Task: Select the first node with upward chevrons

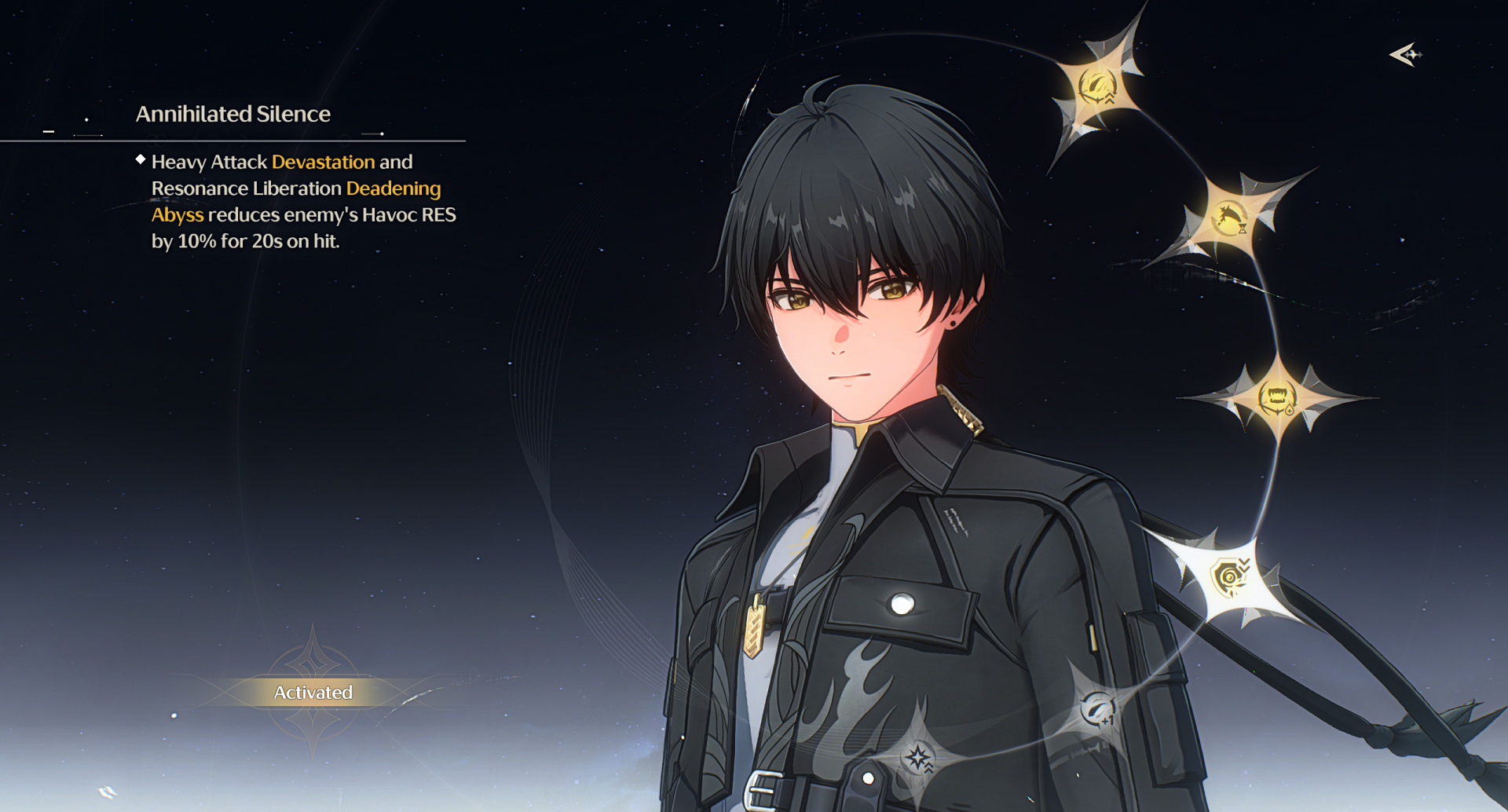Action: 1098,87
